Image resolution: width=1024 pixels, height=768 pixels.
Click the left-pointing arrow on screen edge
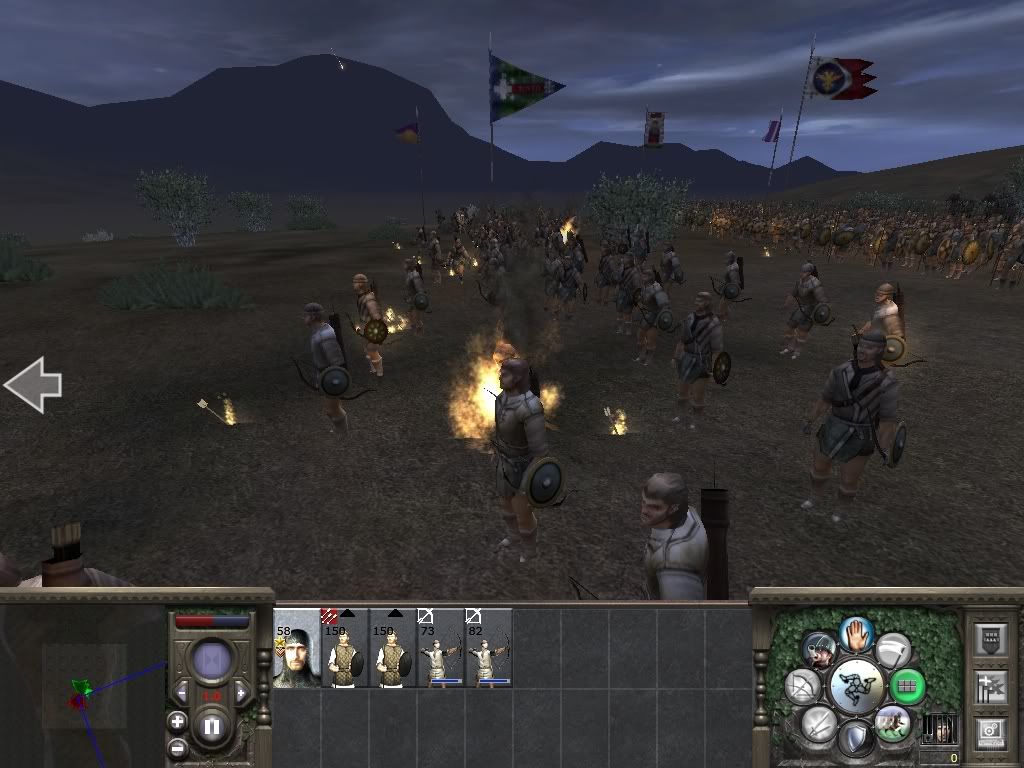pyautogui.click(x=33, y=385)
